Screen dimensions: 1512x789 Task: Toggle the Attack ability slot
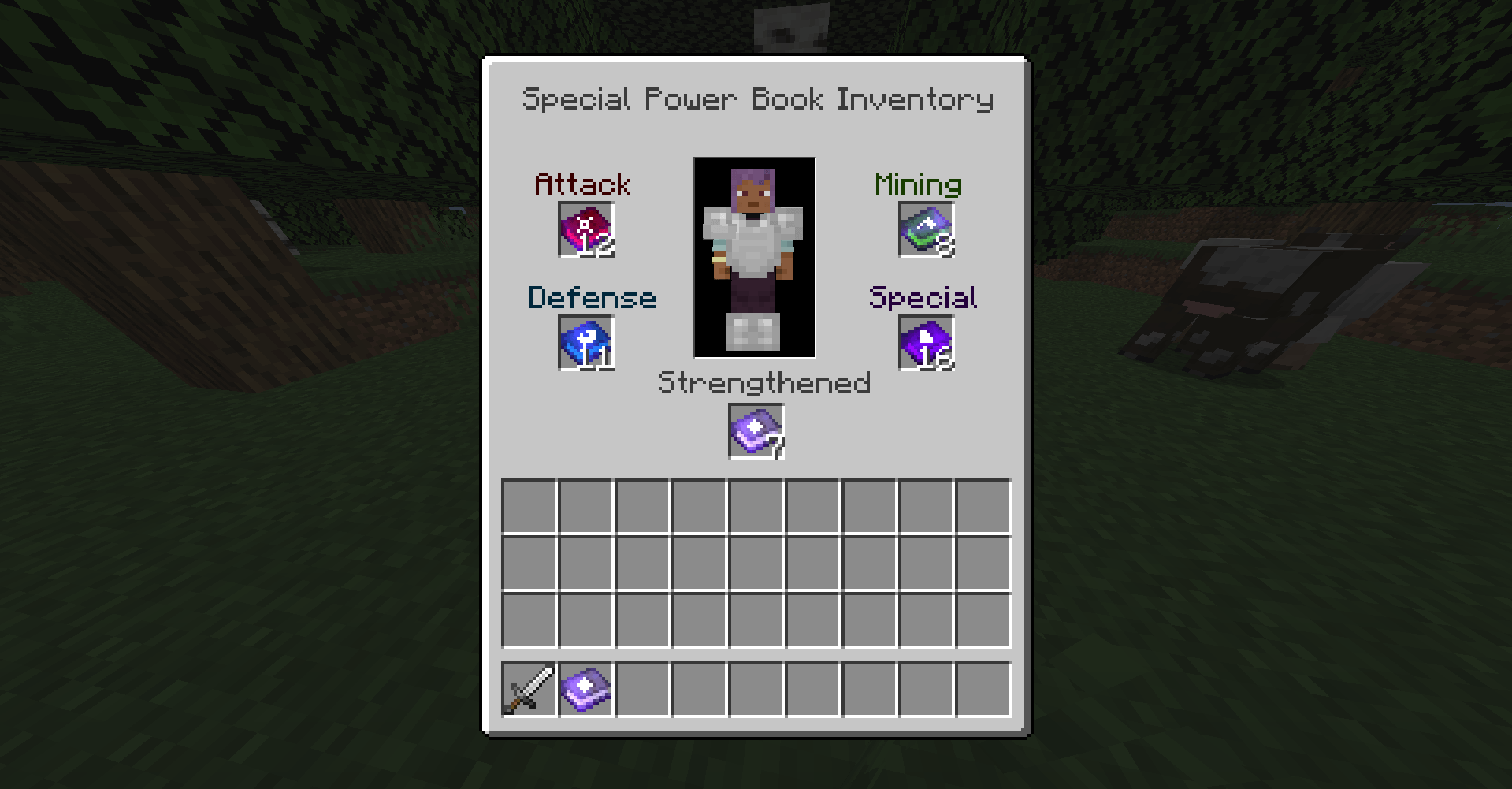pyautogui.click(x=585, y=231)
